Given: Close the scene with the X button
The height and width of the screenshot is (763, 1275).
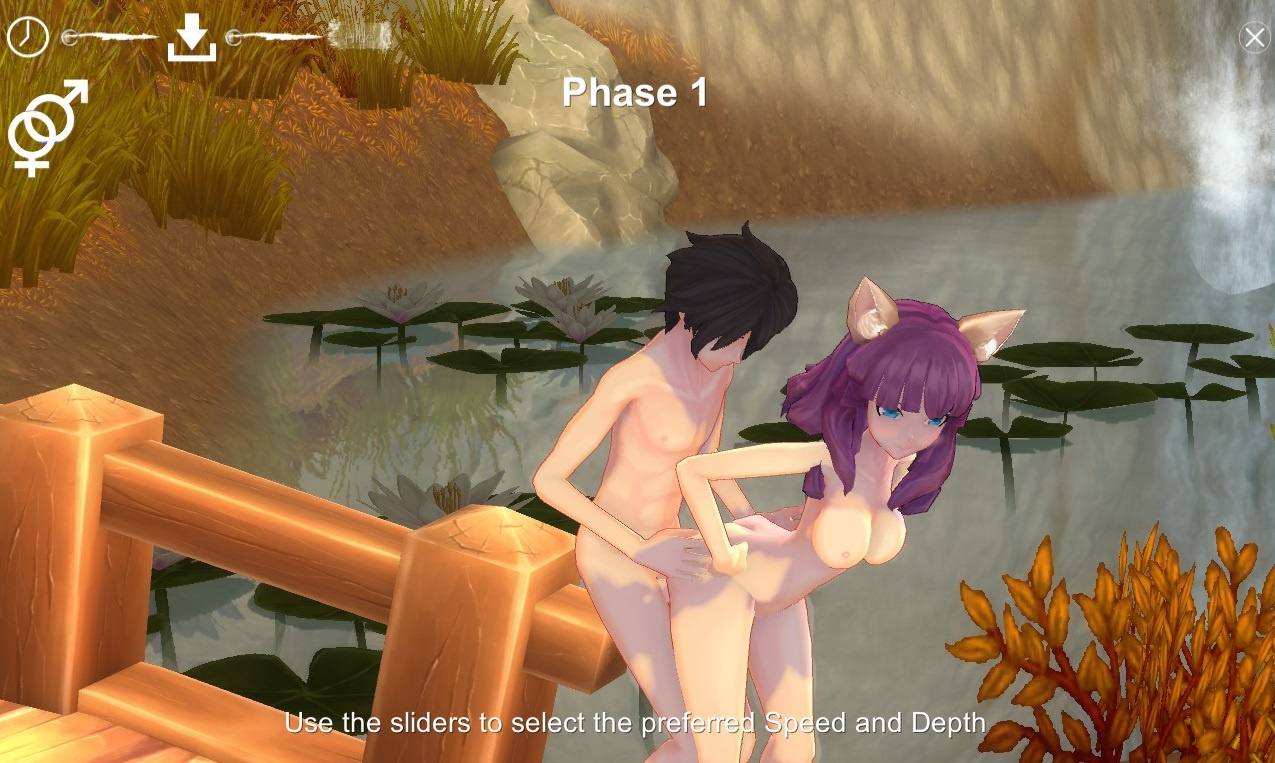Looking at the screenshot, I should (1254, 37).
